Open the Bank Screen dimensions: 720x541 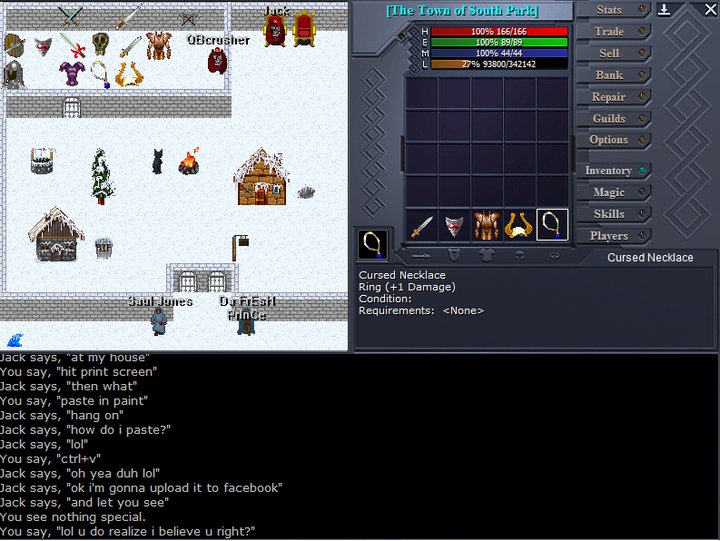(609, 75)
